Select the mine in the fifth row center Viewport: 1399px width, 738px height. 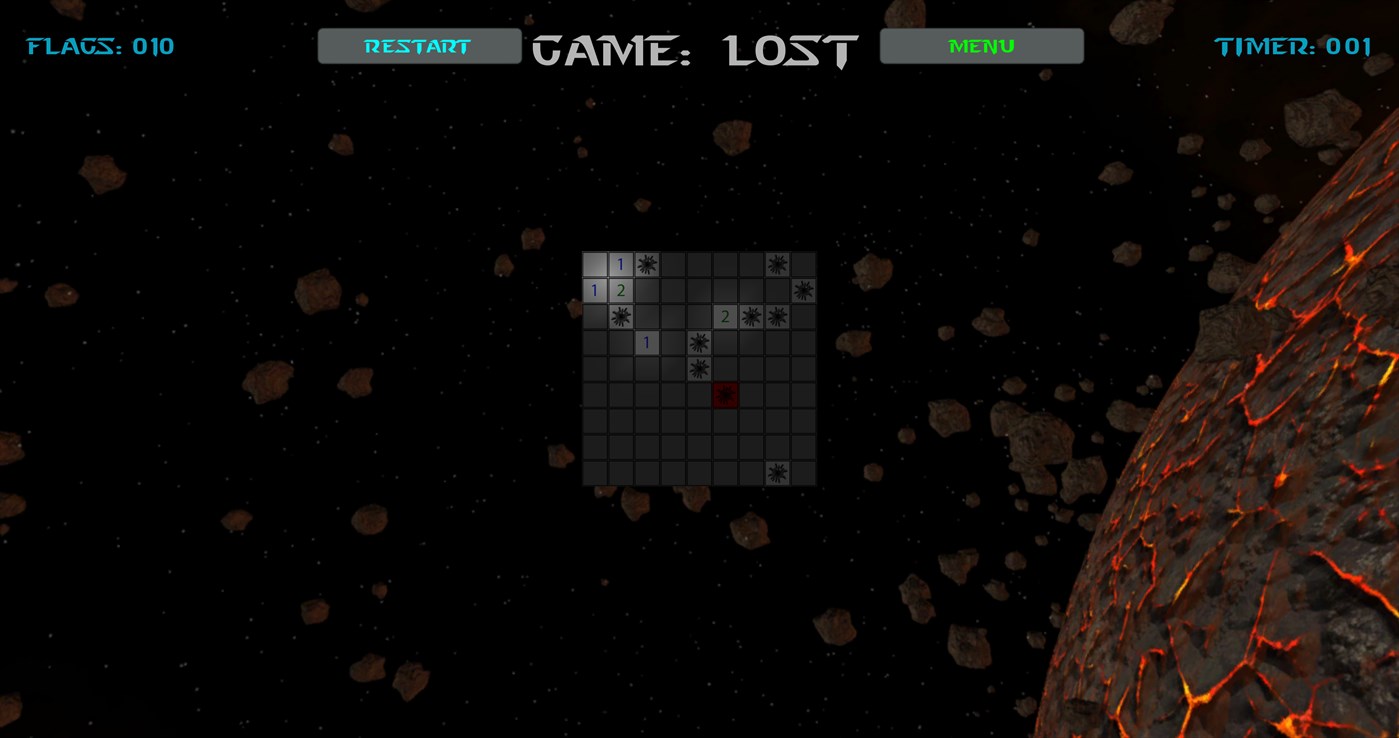[699, 368]
